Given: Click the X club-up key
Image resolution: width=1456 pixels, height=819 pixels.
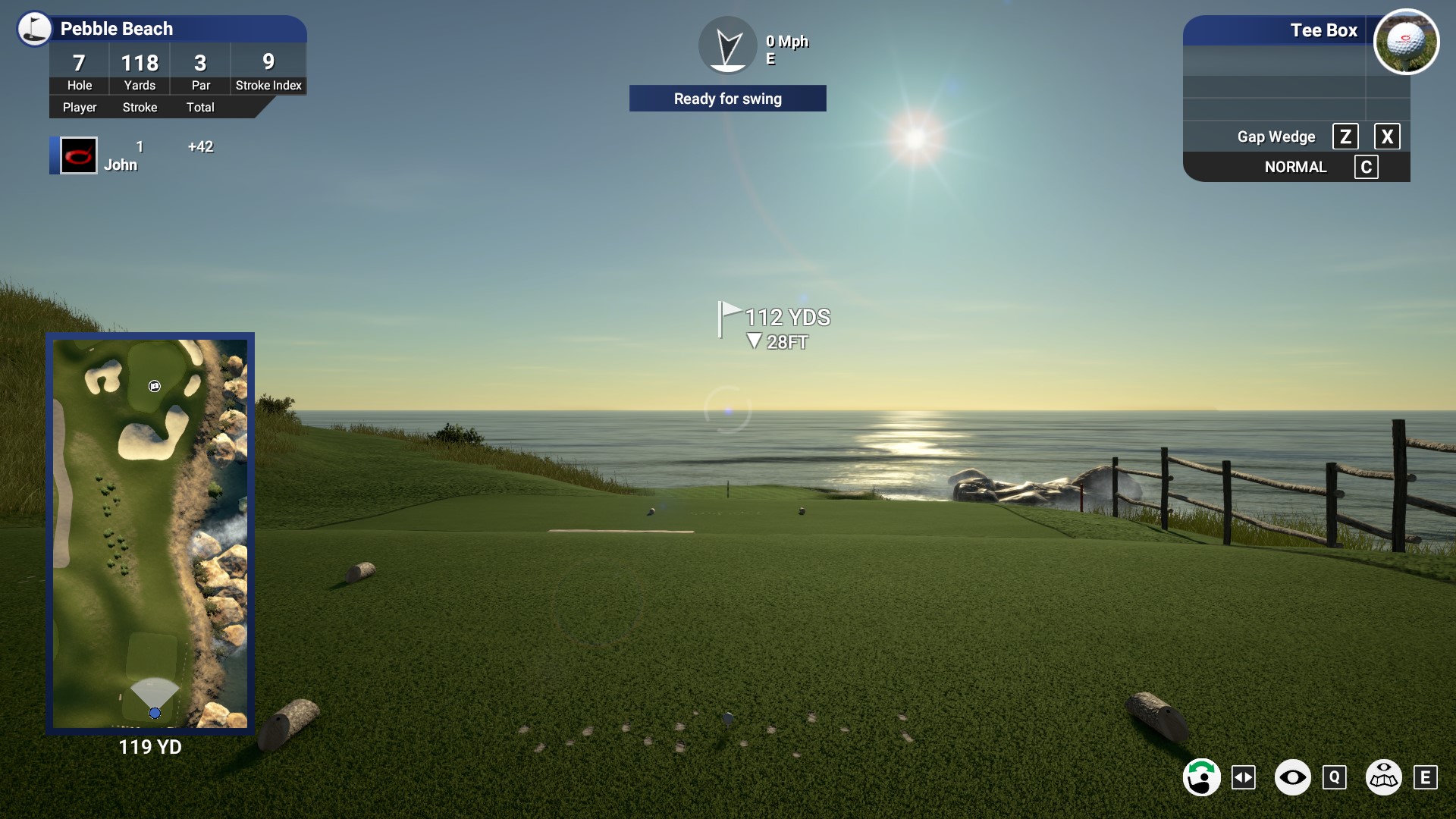Looking at the screenshot, I should pyautogui.click(x=1389, y=136).
